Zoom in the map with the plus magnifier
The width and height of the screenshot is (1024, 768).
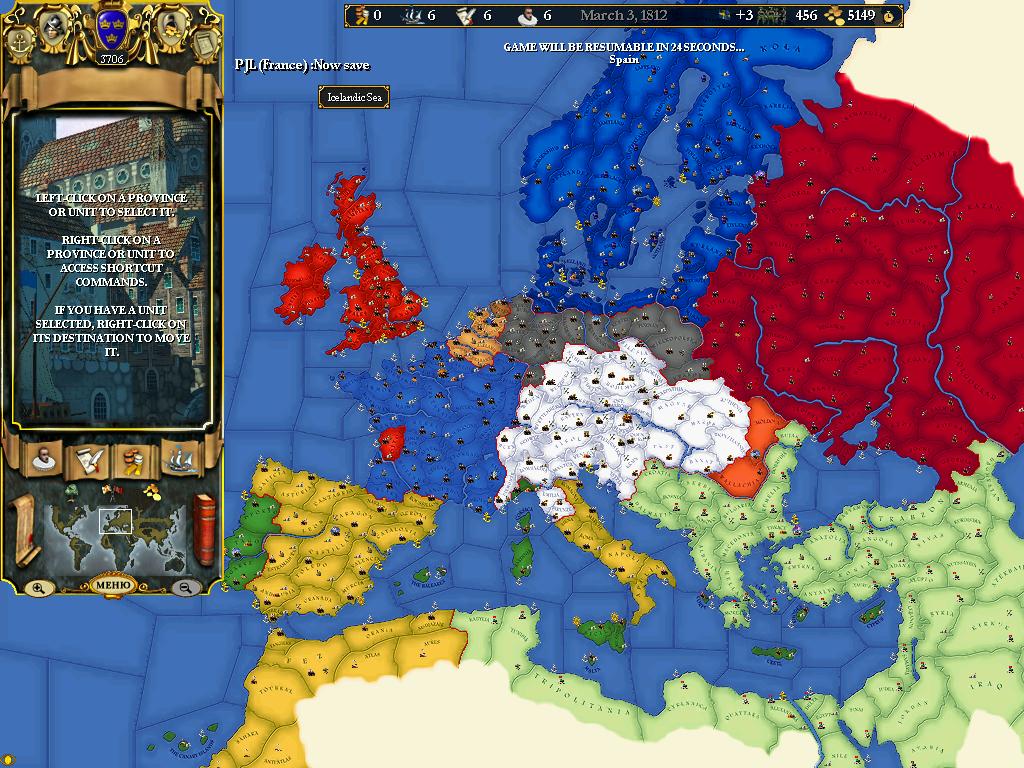pos(38,588)
